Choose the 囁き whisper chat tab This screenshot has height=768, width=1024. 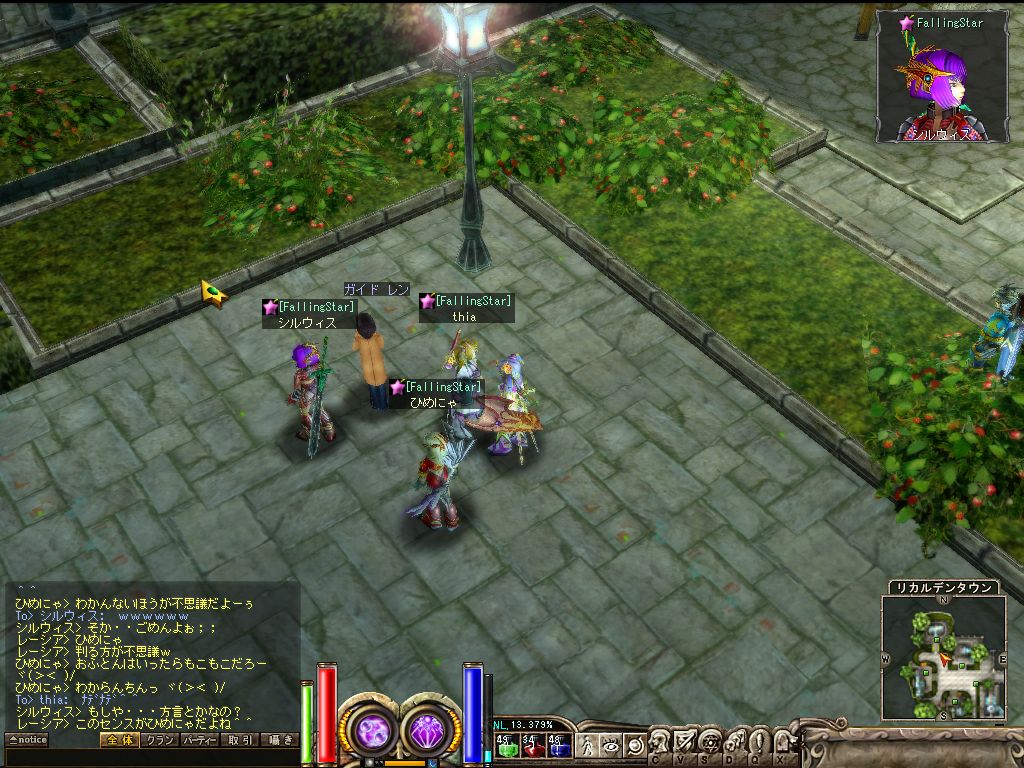pos(279,740)
